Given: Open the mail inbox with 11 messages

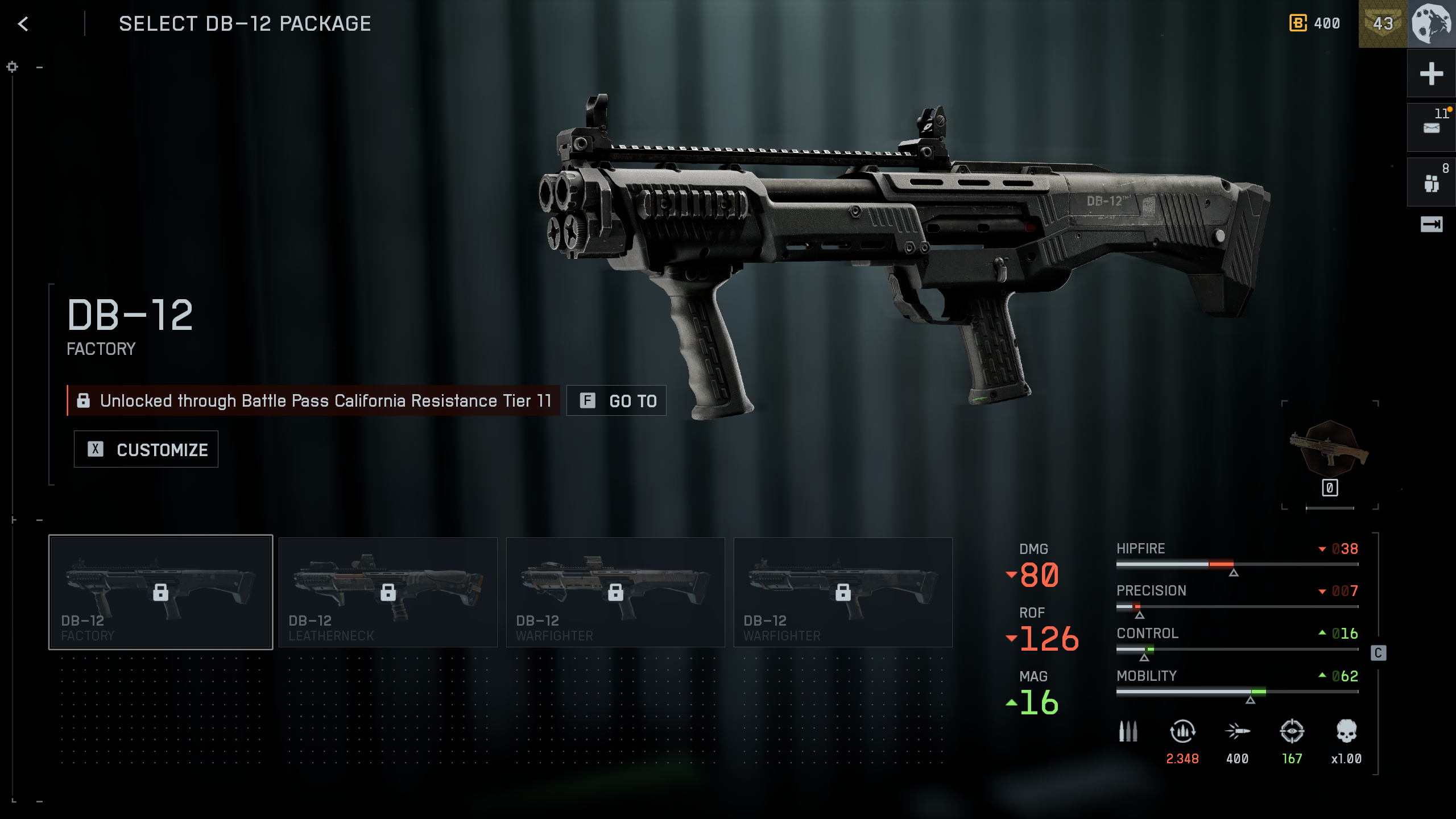Looking at the screenshot, I should (1431, 127).
